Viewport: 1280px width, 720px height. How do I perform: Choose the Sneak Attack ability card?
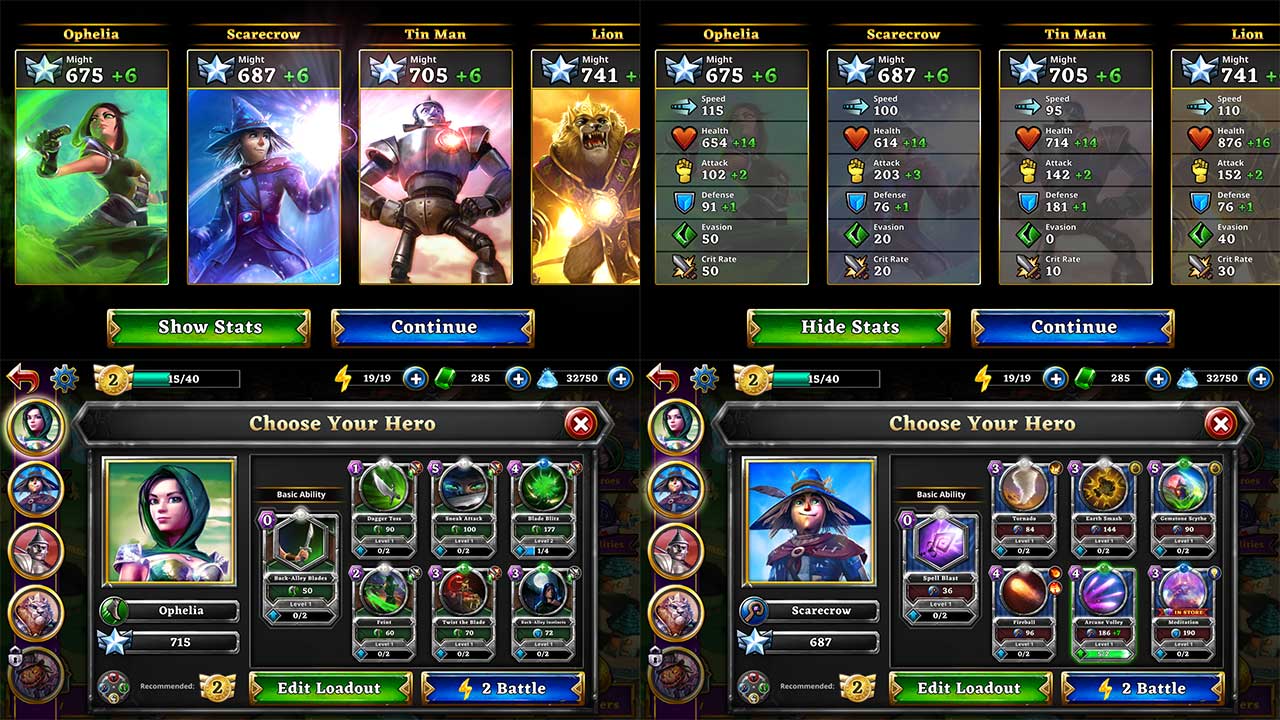click(x=464, y=506)
